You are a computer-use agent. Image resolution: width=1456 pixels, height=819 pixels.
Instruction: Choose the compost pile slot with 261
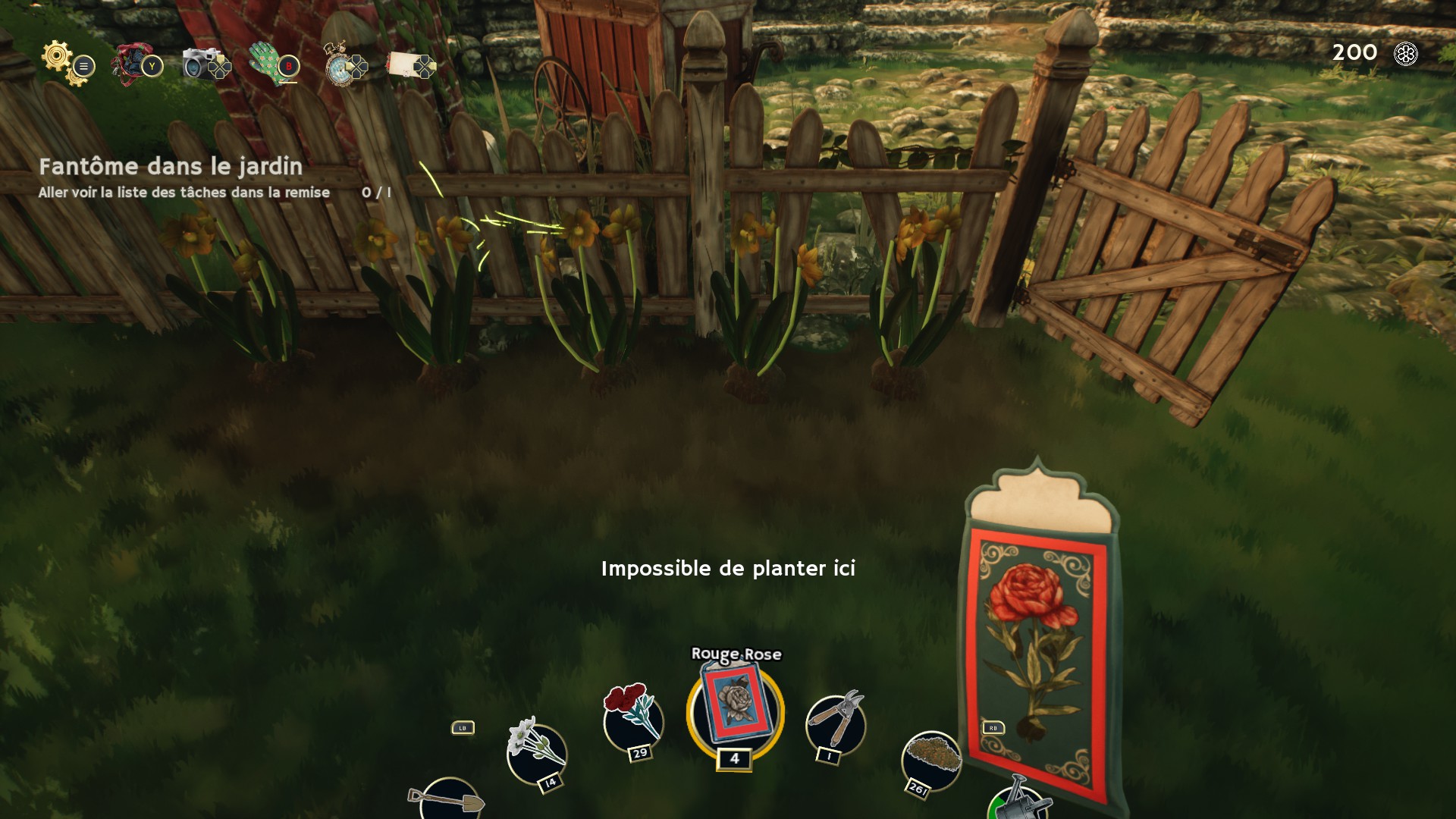click(x=931, y=760)
